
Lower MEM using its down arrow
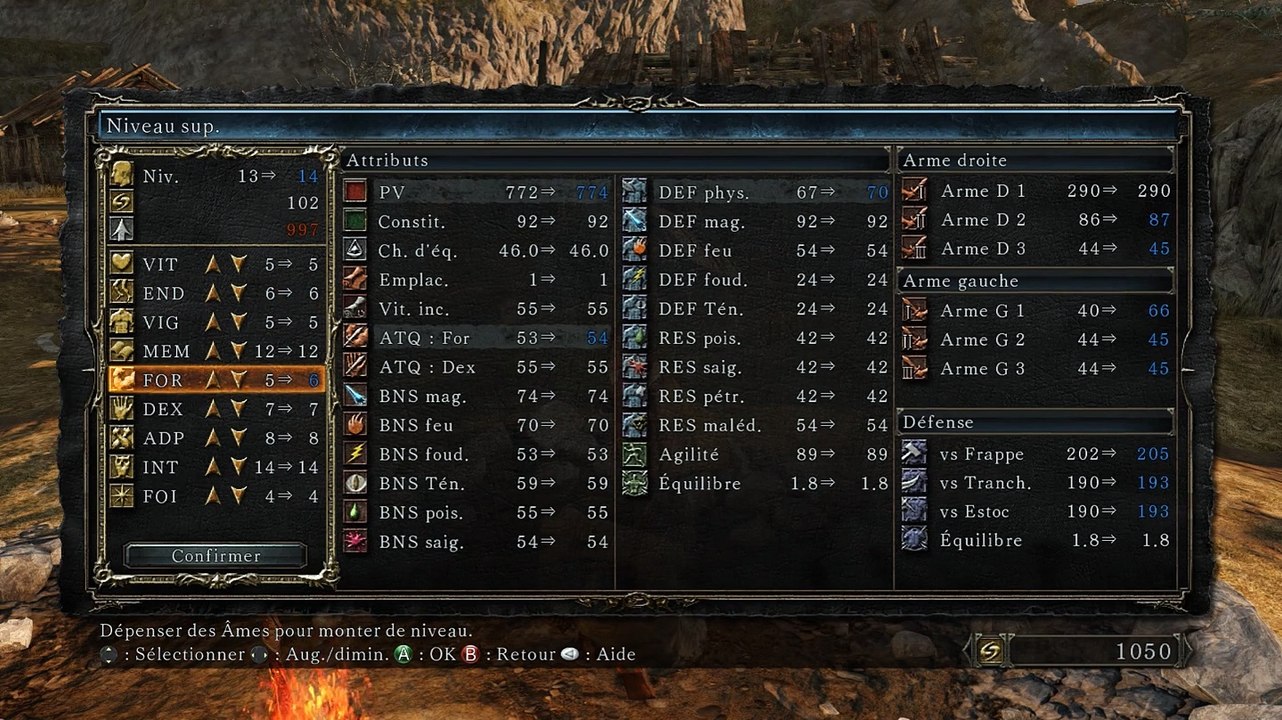[x=238, y=351]
